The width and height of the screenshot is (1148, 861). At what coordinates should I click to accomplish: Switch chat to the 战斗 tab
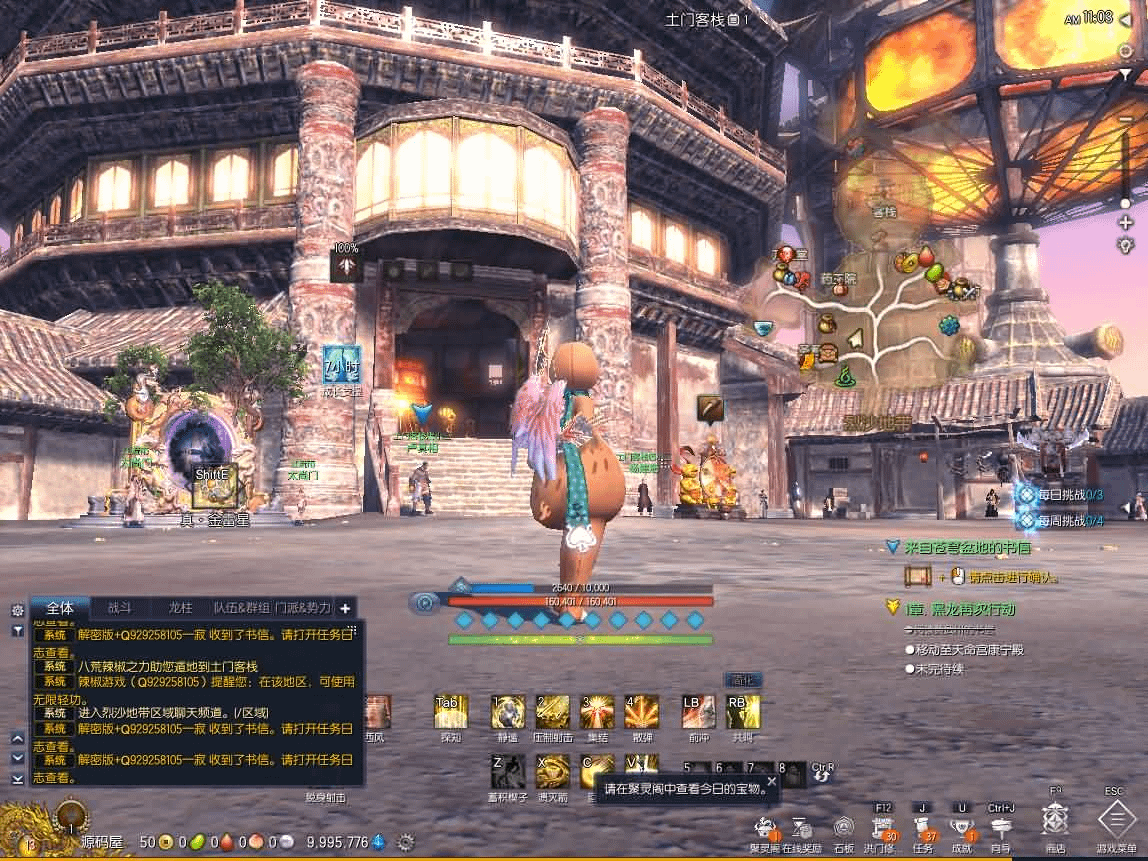tap(120, 607)
